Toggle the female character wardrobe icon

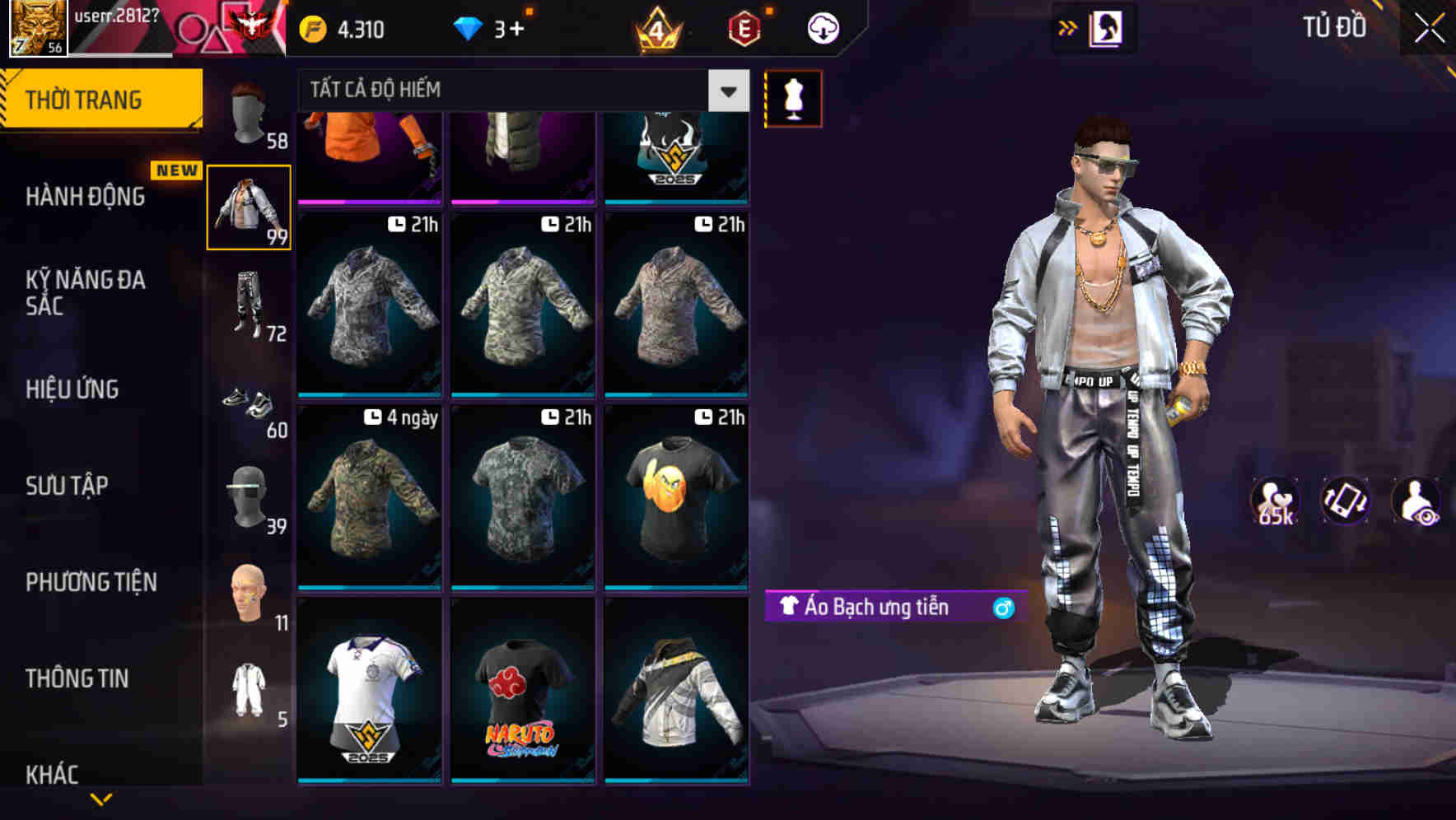pyautogui.click(x=1107, y=27)
